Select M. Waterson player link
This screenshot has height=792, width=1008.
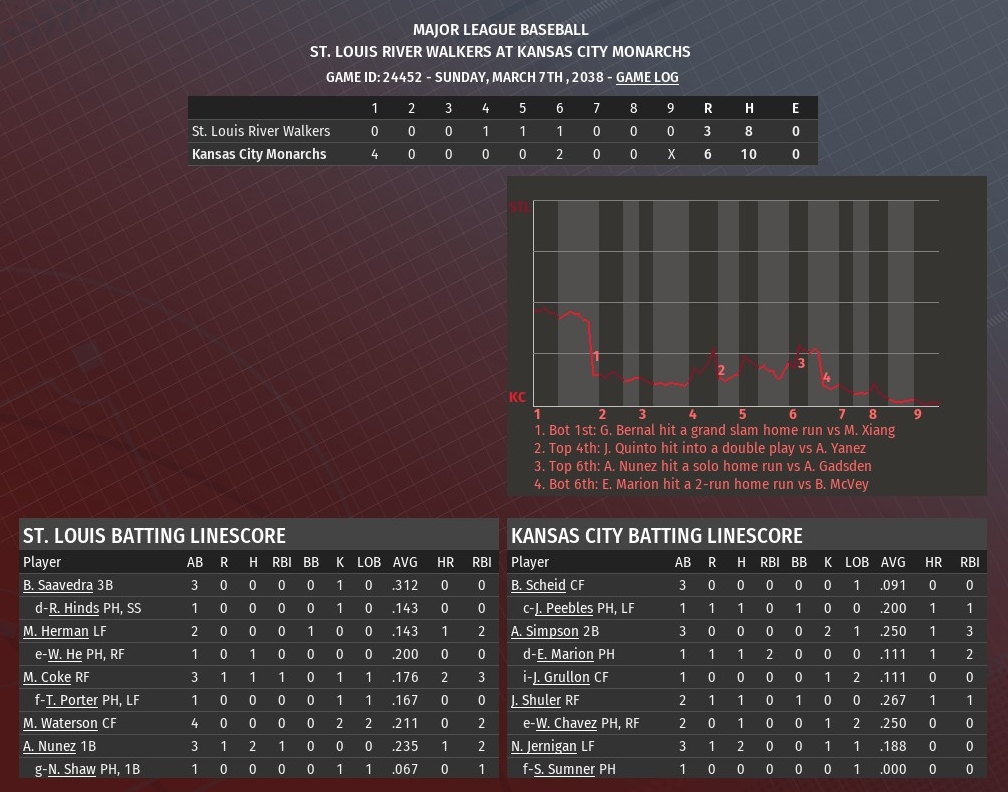(x=60, y=723)
